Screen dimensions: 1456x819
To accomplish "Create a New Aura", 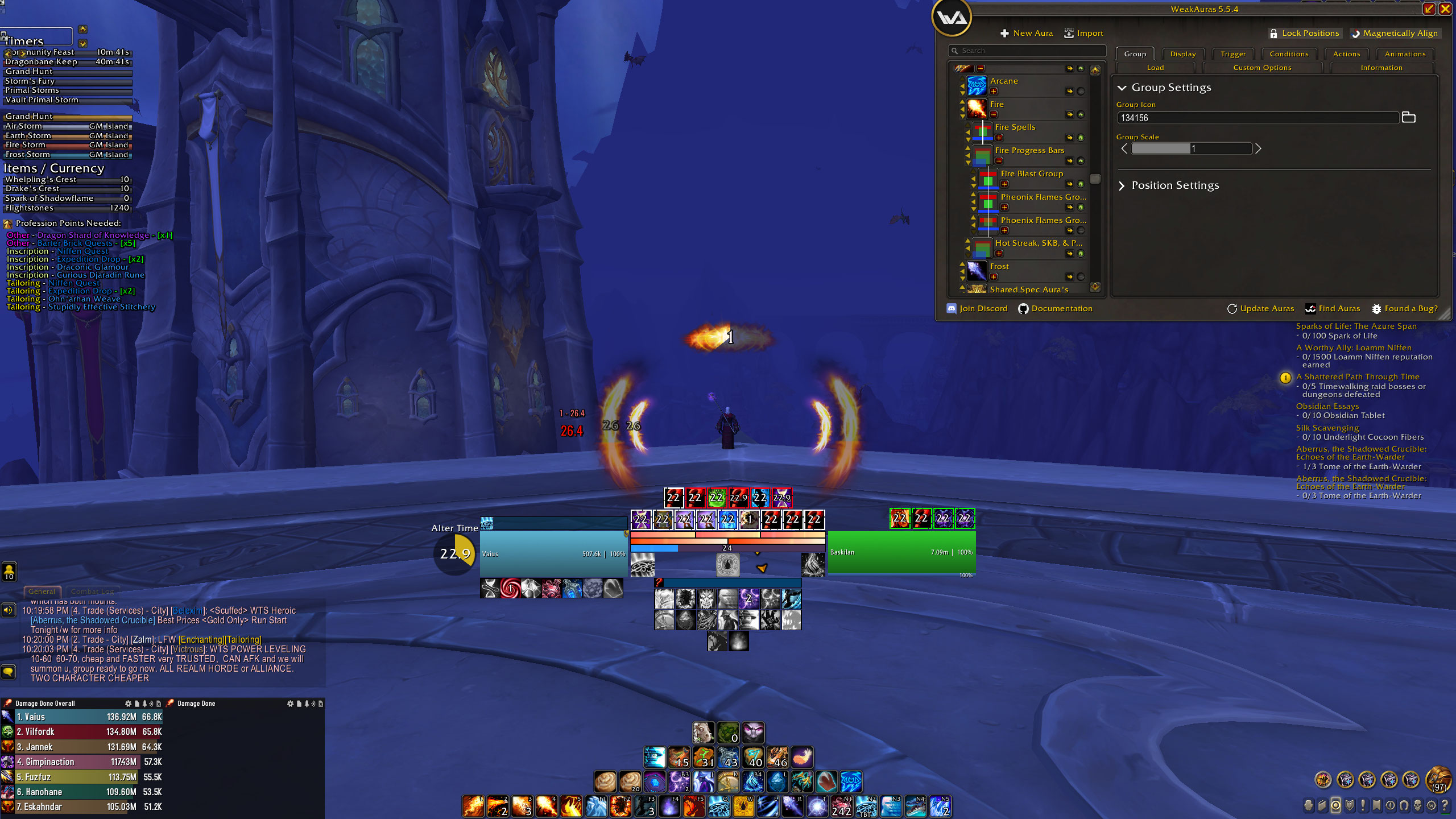I will click(1027, 34).
